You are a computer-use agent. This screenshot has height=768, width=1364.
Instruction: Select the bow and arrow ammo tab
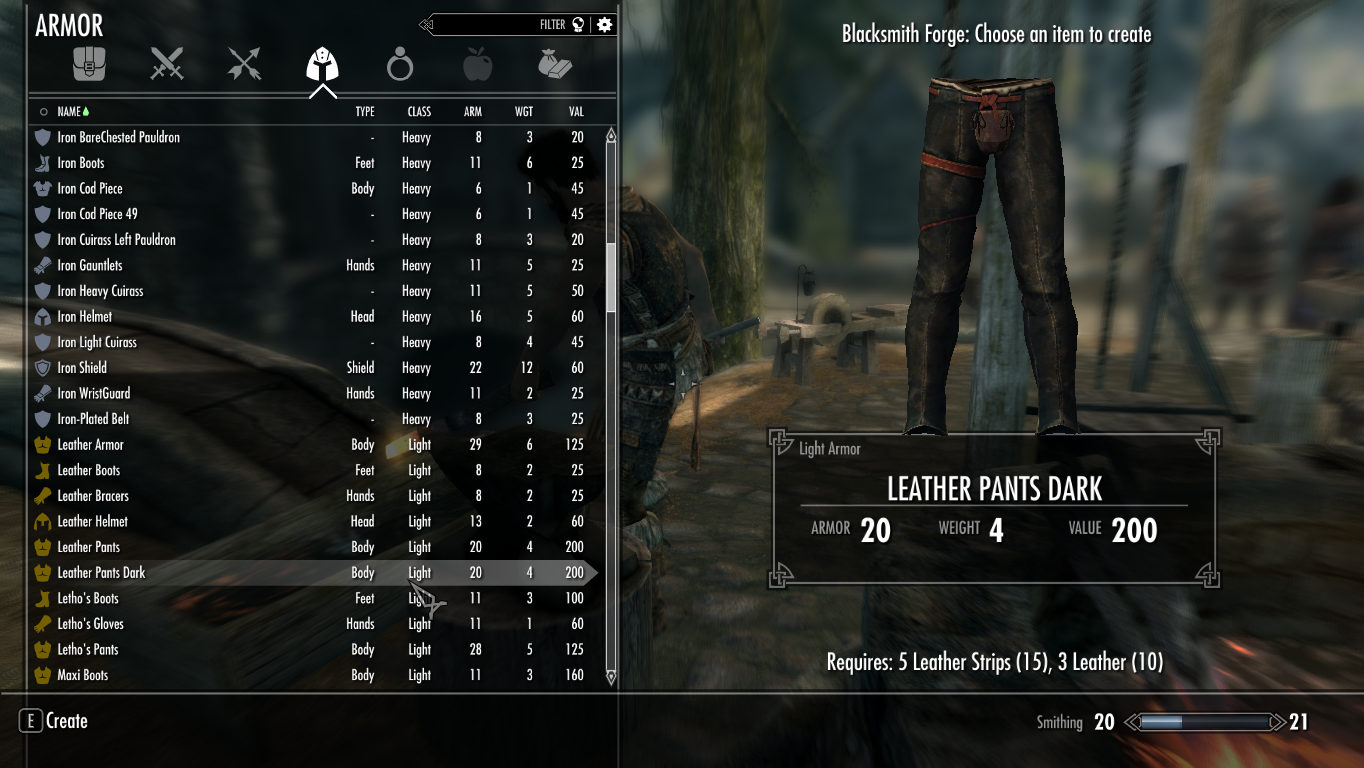click(x=244, y=65)
